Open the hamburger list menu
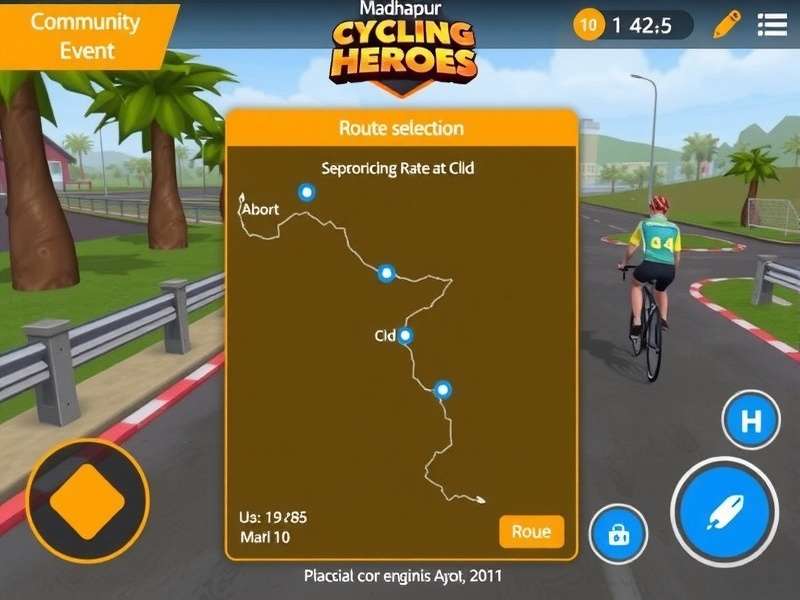The image size is (800, 600). coord(771,24)
